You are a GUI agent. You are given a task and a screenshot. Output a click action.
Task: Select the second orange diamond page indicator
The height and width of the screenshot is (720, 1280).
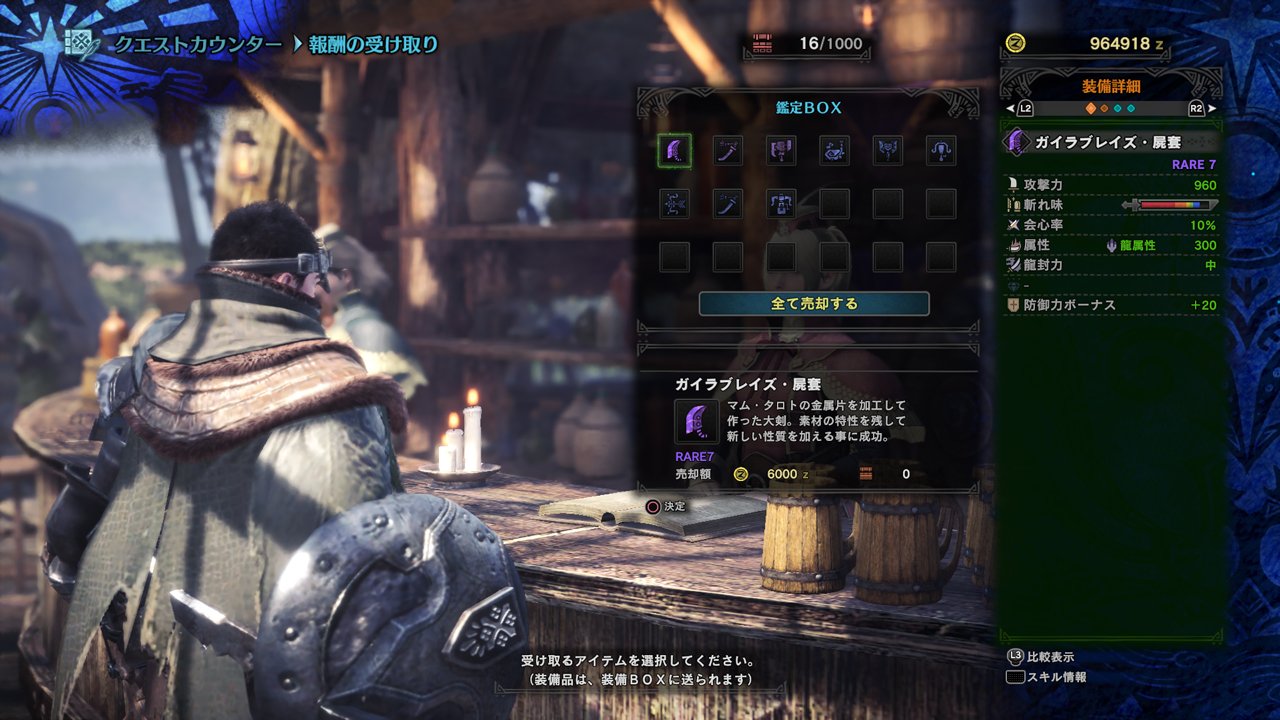pos(1104,108)
